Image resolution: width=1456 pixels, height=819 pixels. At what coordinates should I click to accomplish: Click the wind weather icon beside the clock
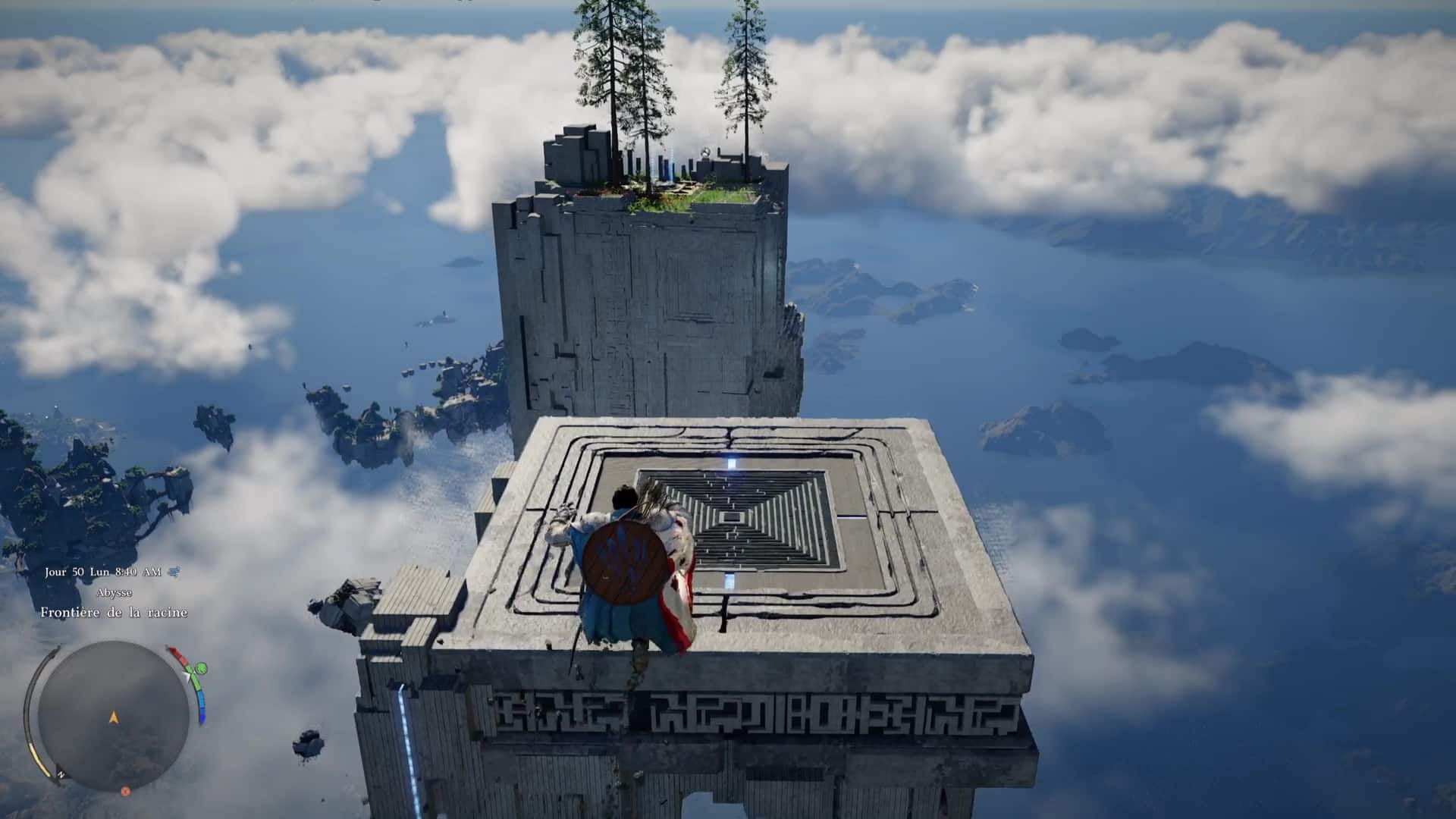174,572
